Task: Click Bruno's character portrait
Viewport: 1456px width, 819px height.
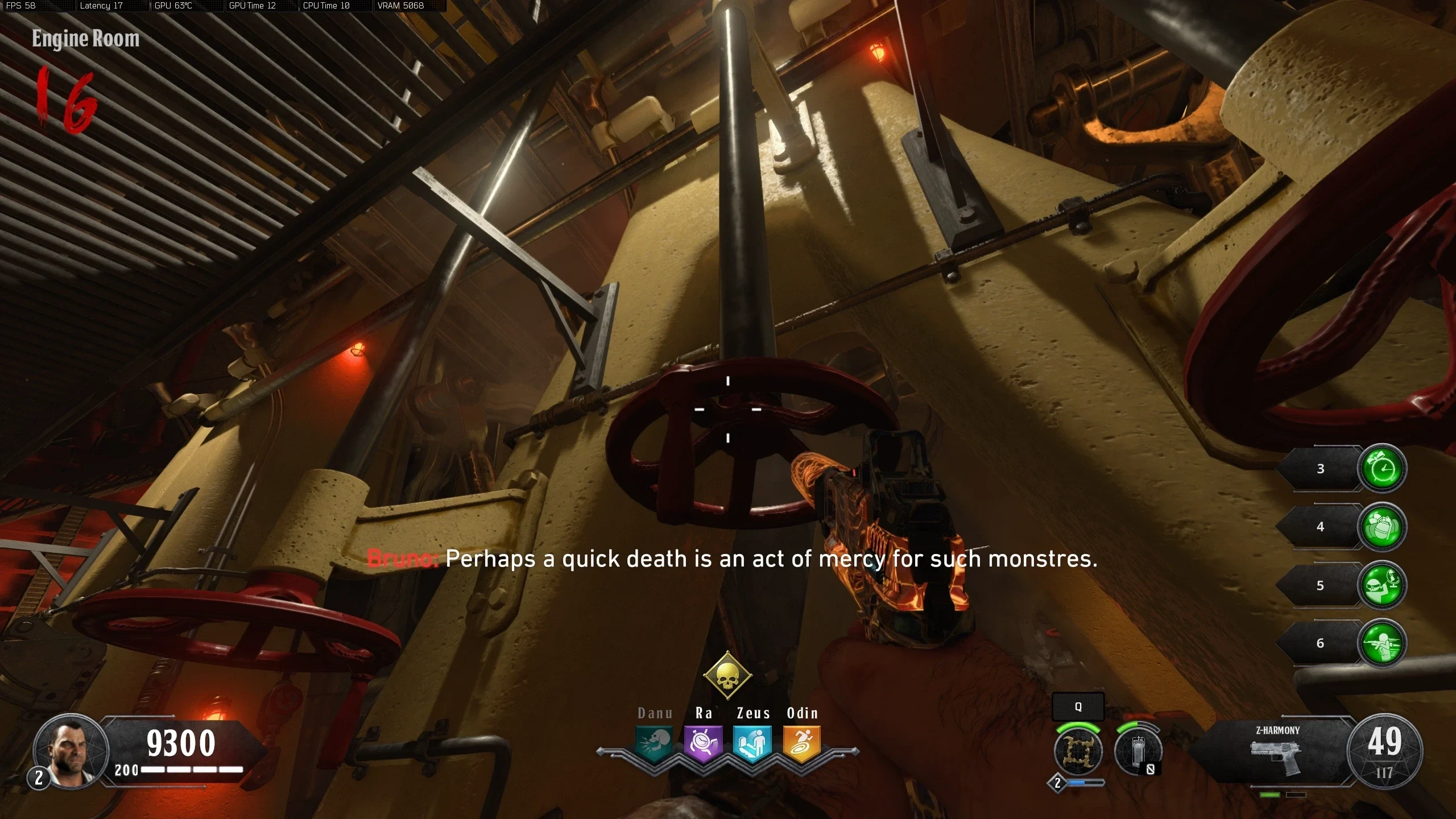Action: 71,750
